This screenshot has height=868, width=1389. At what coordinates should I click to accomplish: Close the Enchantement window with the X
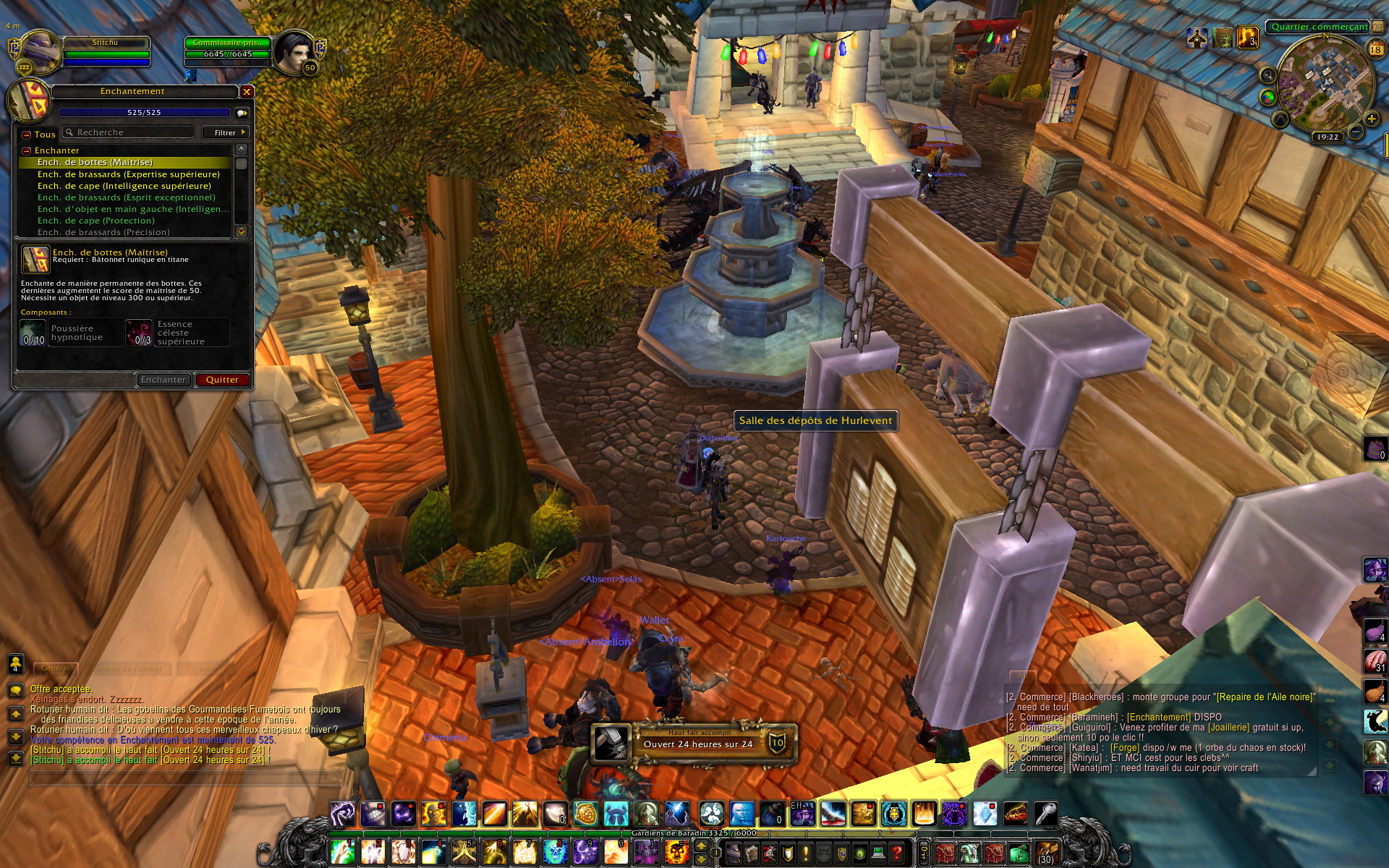coord(247,92)
